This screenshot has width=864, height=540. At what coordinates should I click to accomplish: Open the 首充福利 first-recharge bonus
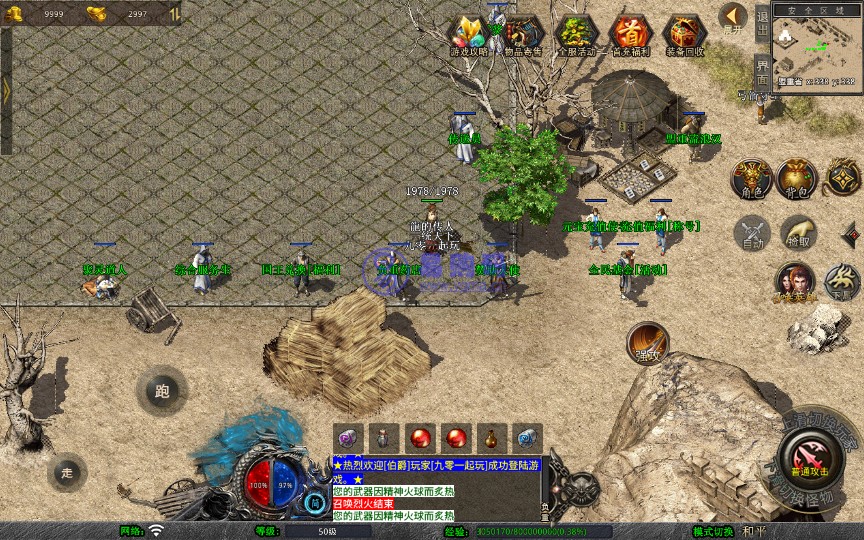point(630,35)
